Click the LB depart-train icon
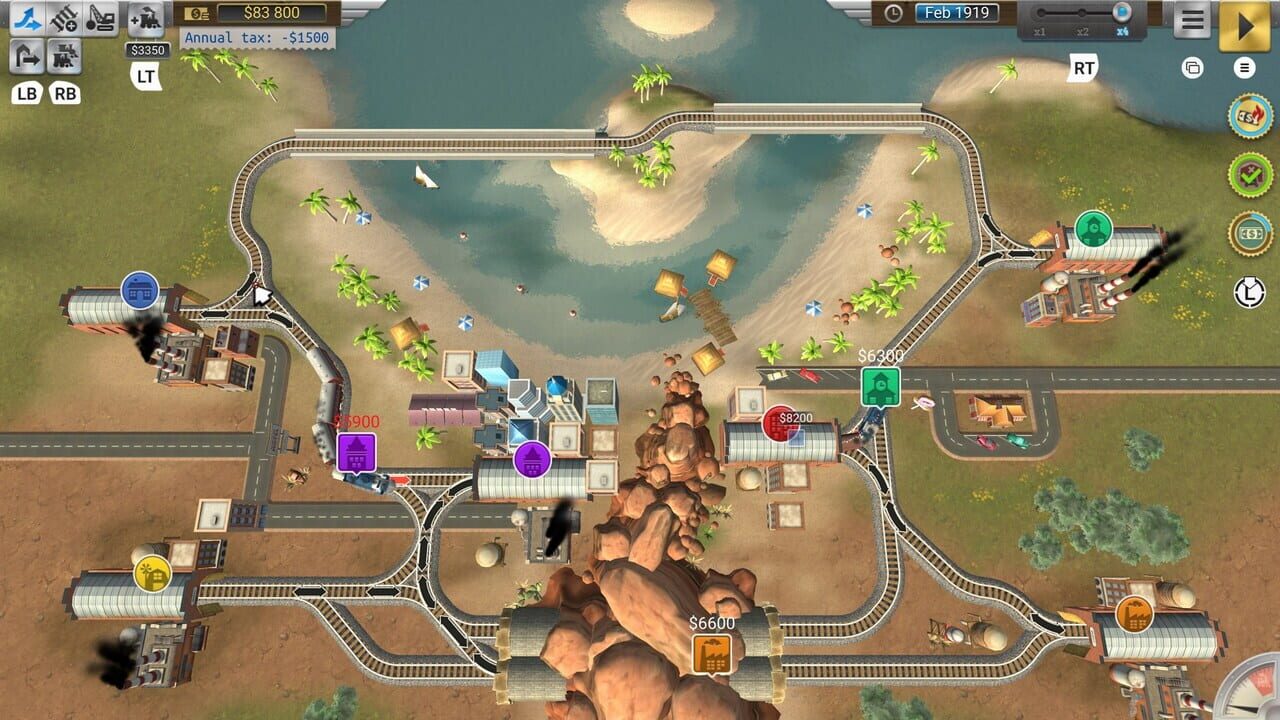Screen dimensions: 1280x720 pyautogui.click(x=25, y=57)
